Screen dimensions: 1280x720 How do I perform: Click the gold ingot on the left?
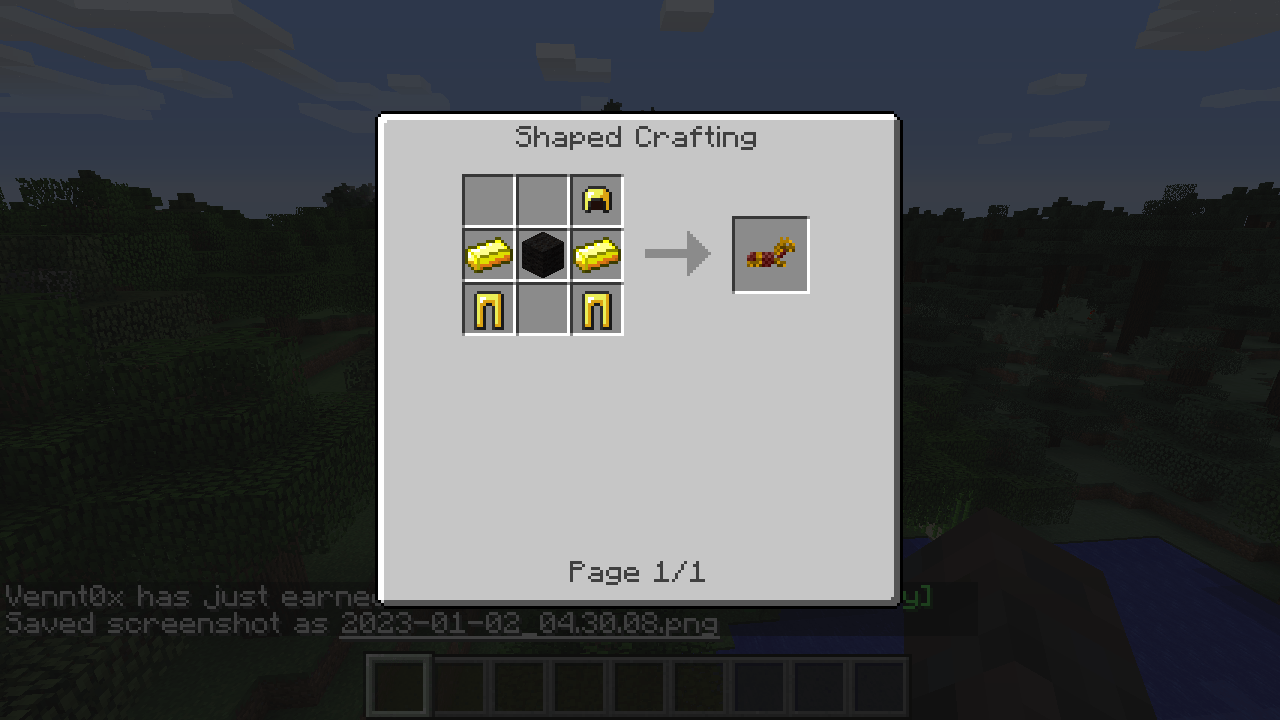pyautogui.click(x=488, y=254)
